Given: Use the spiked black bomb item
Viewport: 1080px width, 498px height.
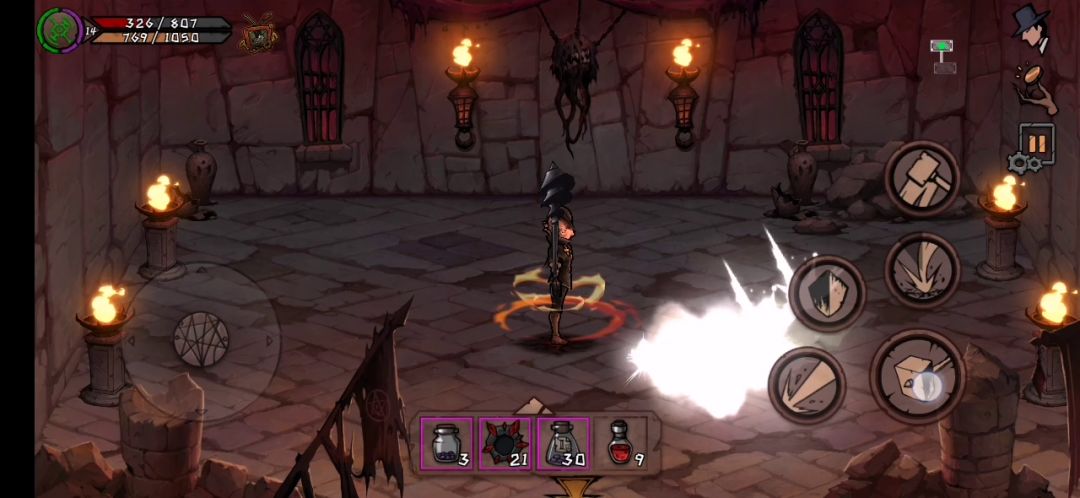Looking at the screenshot, I should [x=505, y=443].
